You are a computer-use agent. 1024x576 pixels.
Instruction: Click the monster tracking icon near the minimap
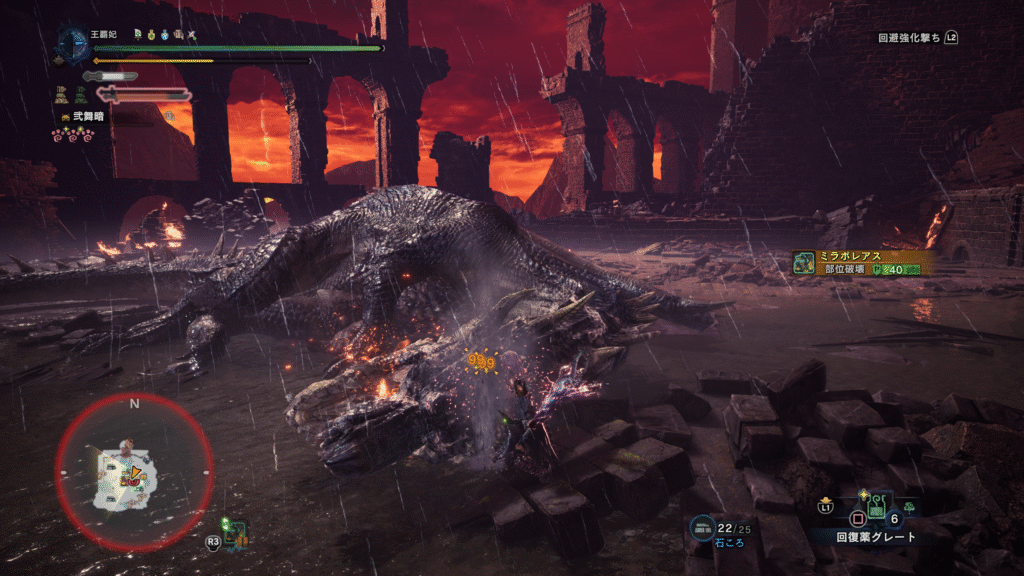click(236, 531)
